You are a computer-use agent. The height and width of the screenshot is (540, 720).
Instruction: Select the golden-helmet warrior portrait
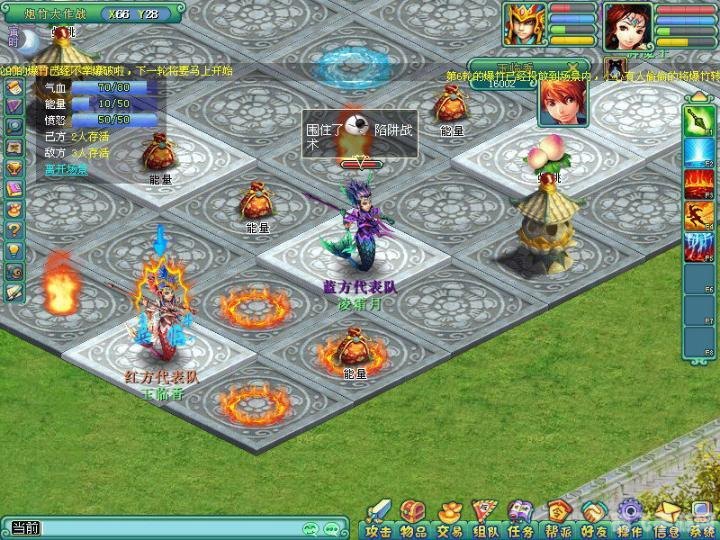[524, 25]
